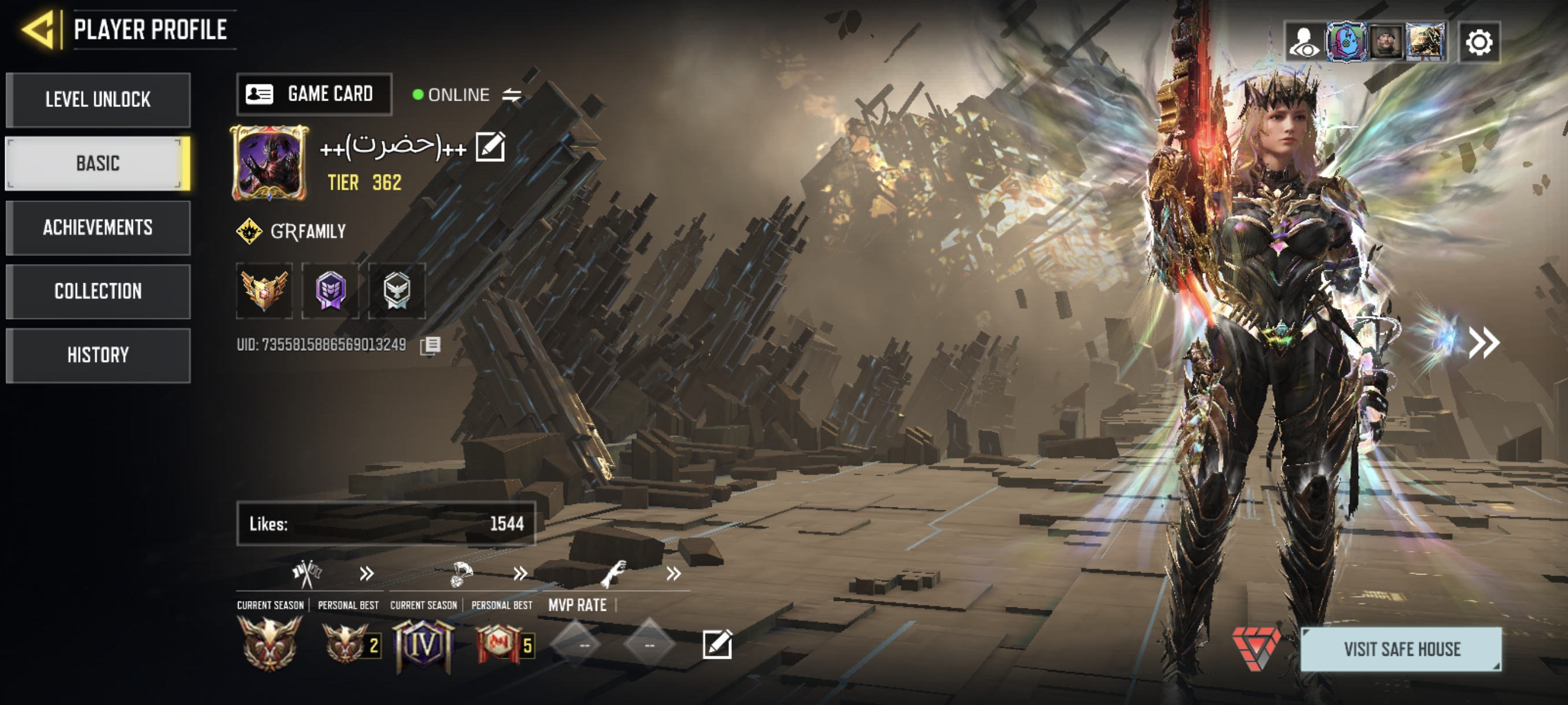Image resolution: width=1568 pixels, height=705 pixels.
Task: Click the player avatar portrait
Action: click(269, 163)
